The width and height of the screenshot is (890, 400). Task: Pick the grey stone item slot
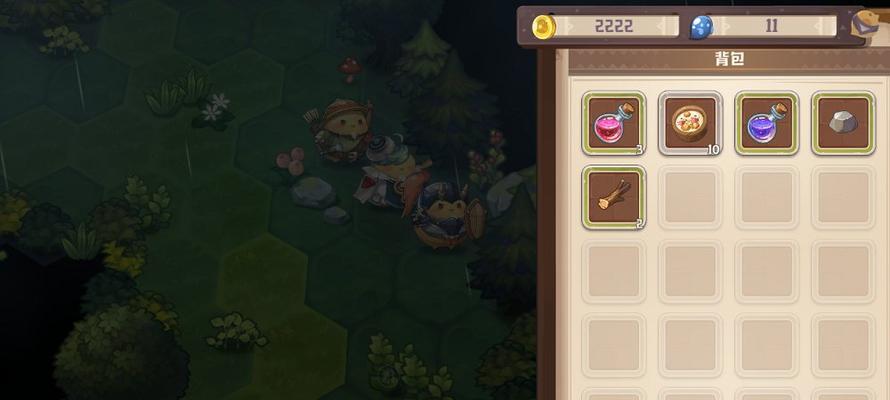842,123
